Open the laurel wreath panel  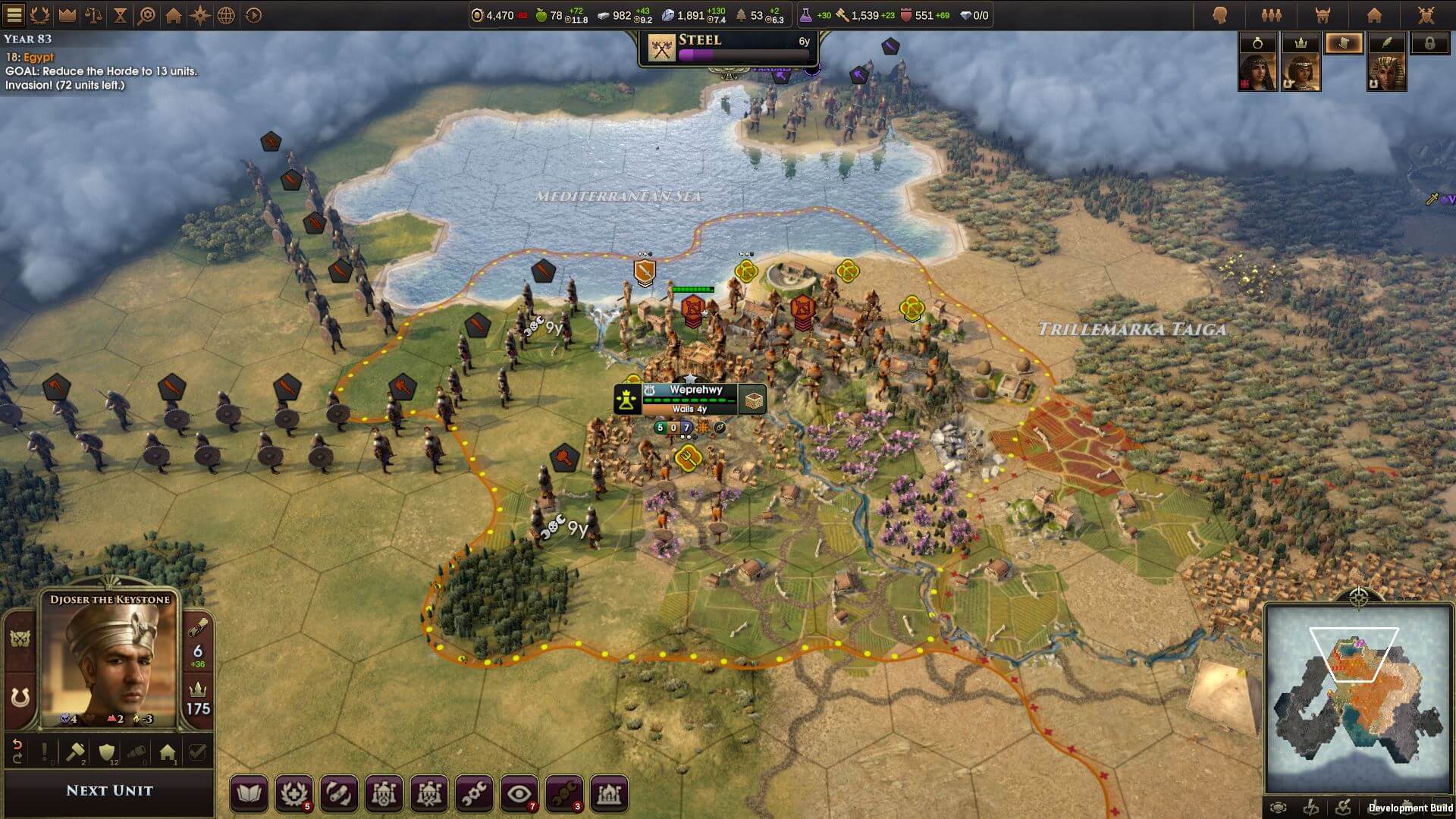click(x=40, y=14)
